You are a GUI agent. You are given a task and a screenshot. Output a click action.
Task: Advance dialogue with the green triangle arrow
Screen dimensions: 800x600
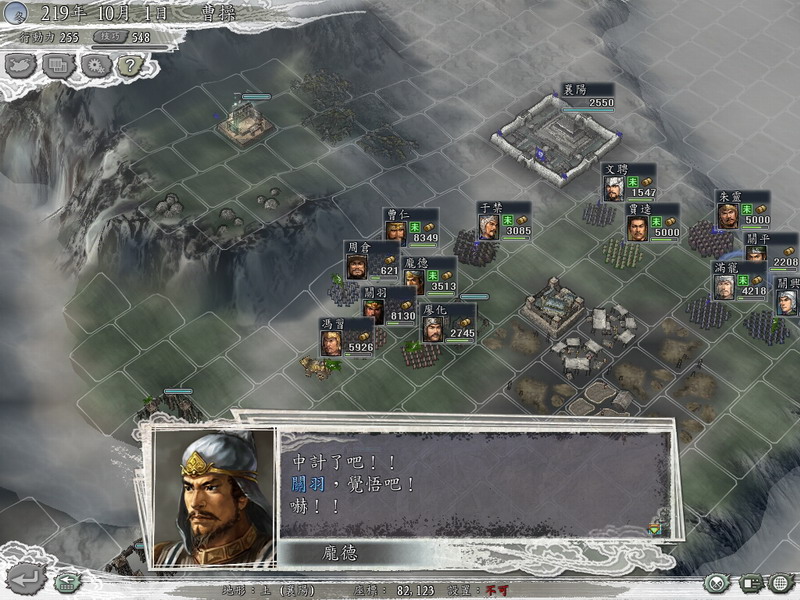coord(654,528)
